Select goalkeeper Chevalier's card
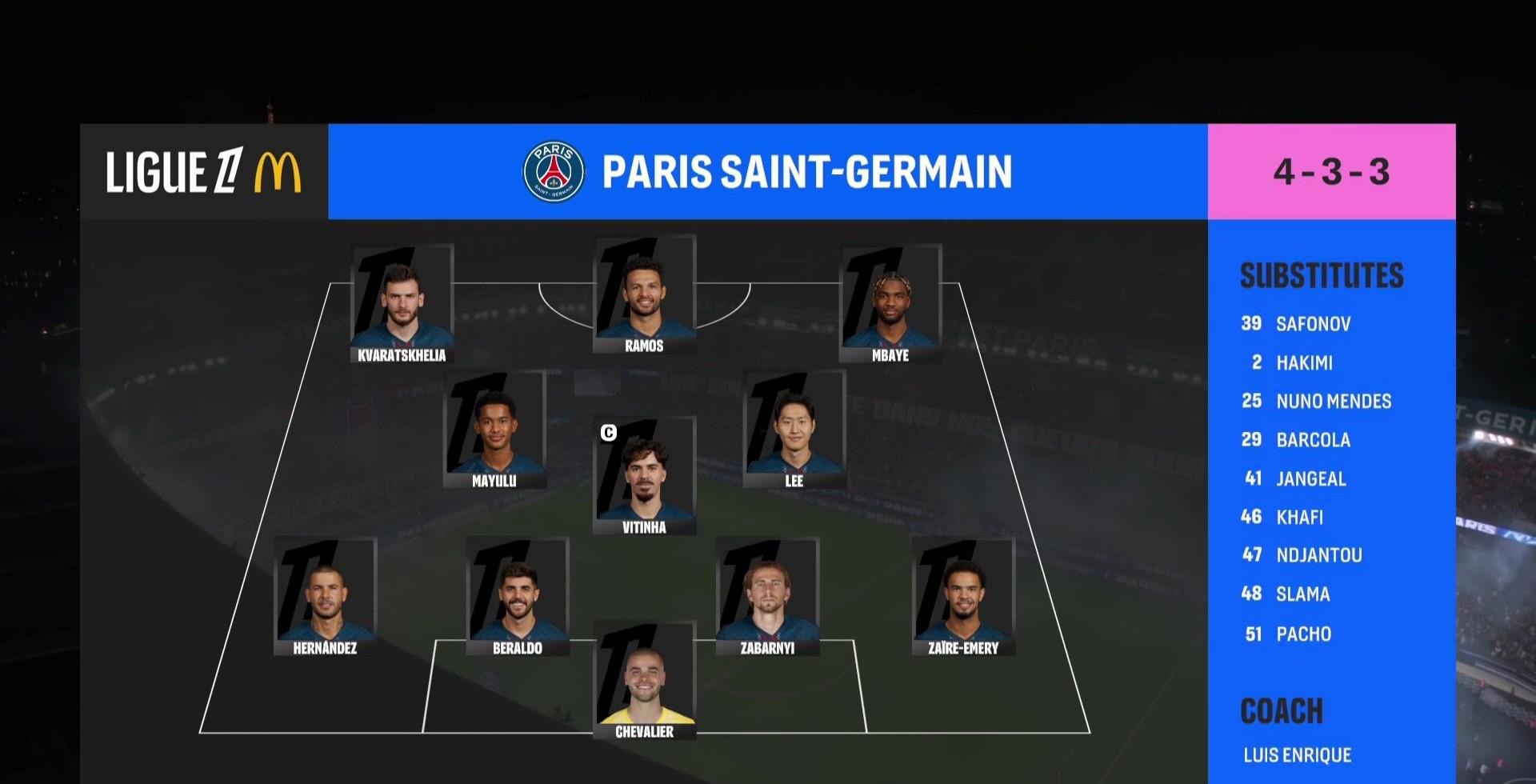 pyautogui.click(x=644, y=681)
